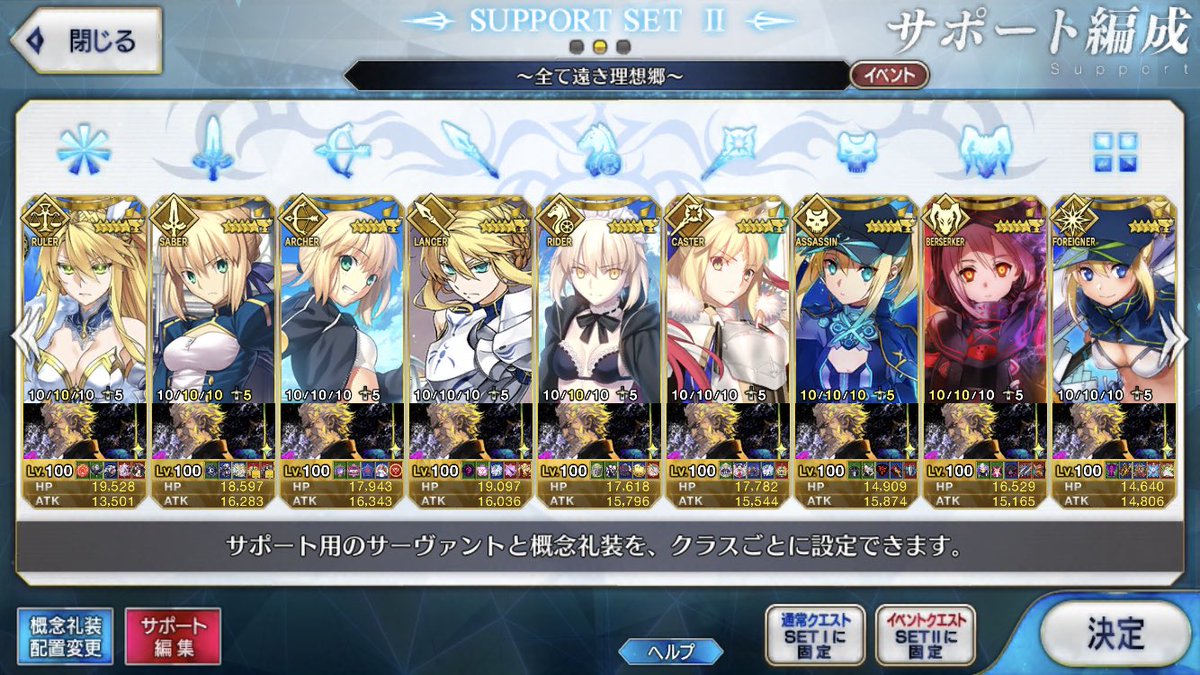Choose the Assassin class servant card
The image size is (1200, 675).
click(x=856, y=300)
